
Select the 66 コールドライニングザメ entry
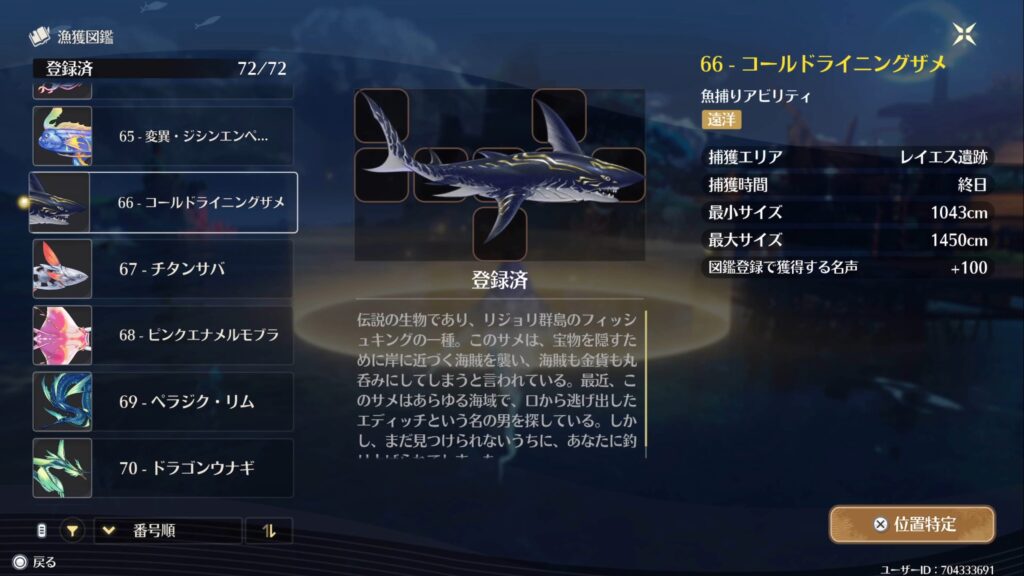(x=163, y=202)
